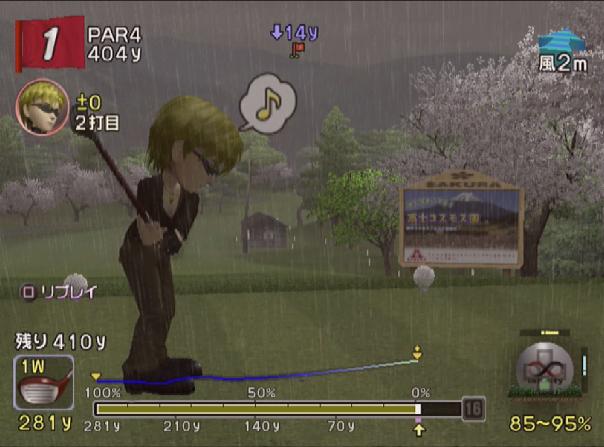Click the blonde golfer portrait
Image resolution: width=604 pixels, height=447 pixels.
point(41,107)
